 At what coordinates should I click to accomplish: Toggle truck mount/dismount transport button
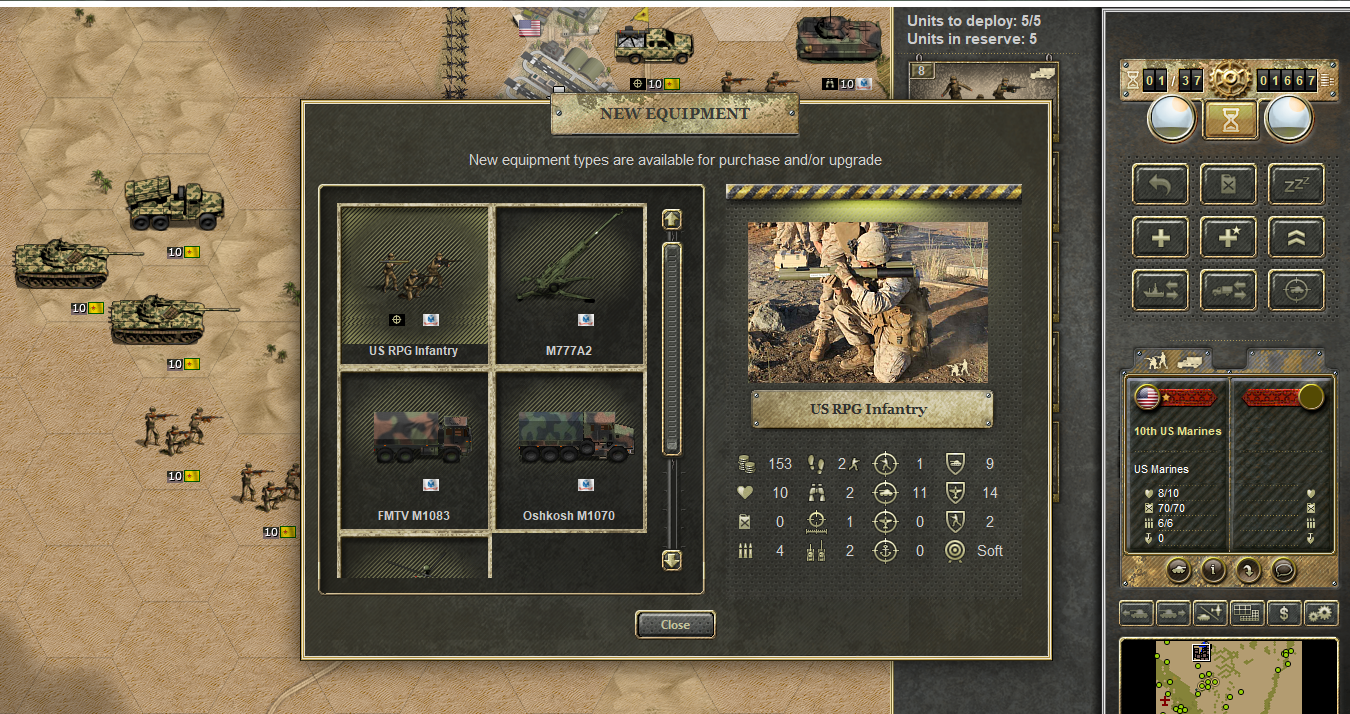[x=1228, y=291]
